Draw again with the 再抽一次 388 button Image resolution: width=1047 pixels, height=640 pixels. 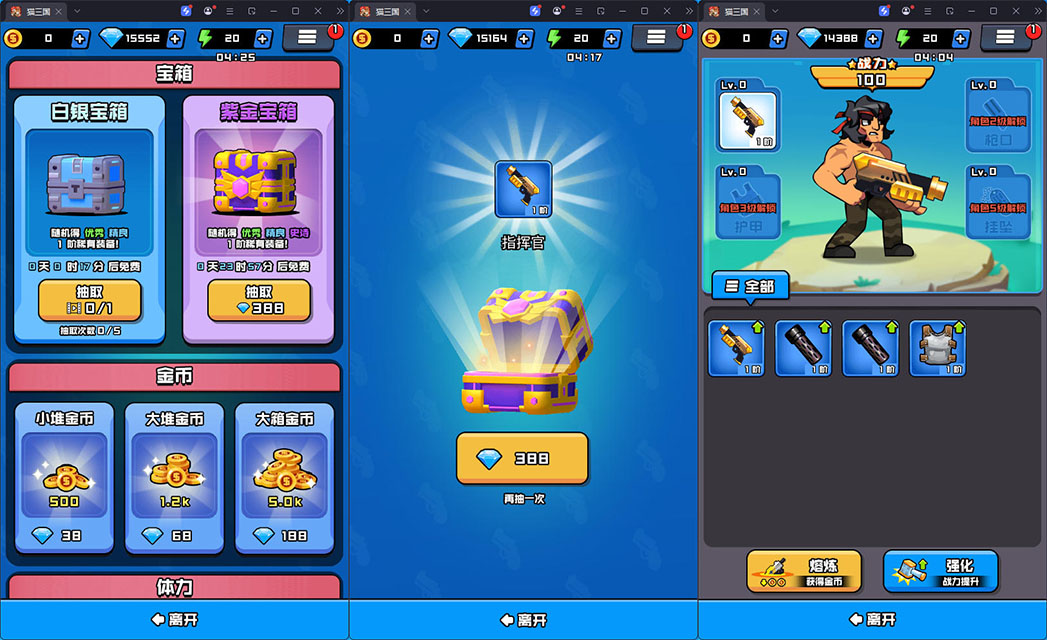tap(522, 458)
